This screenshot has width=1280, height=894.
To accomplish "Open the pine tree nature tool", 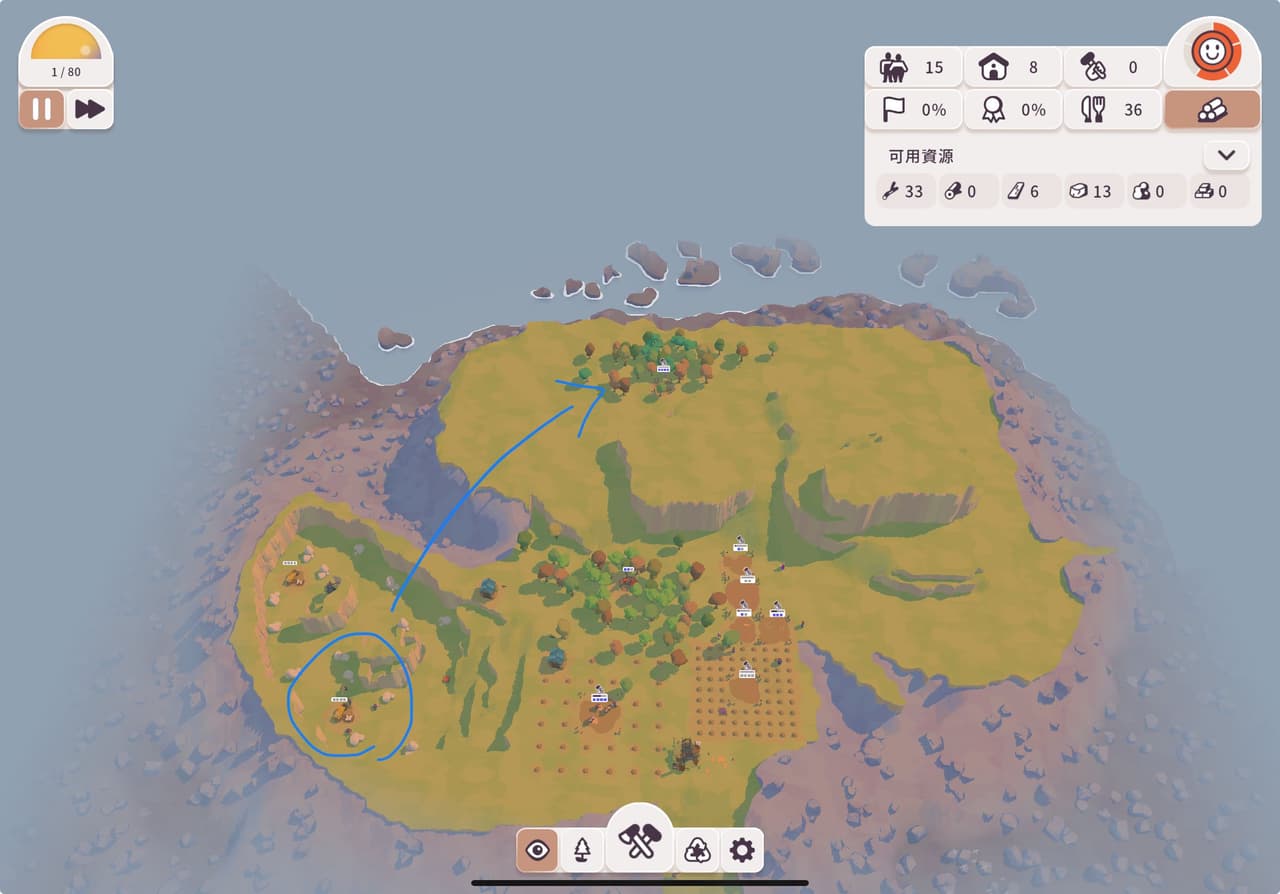I will (x=582, y=851).
